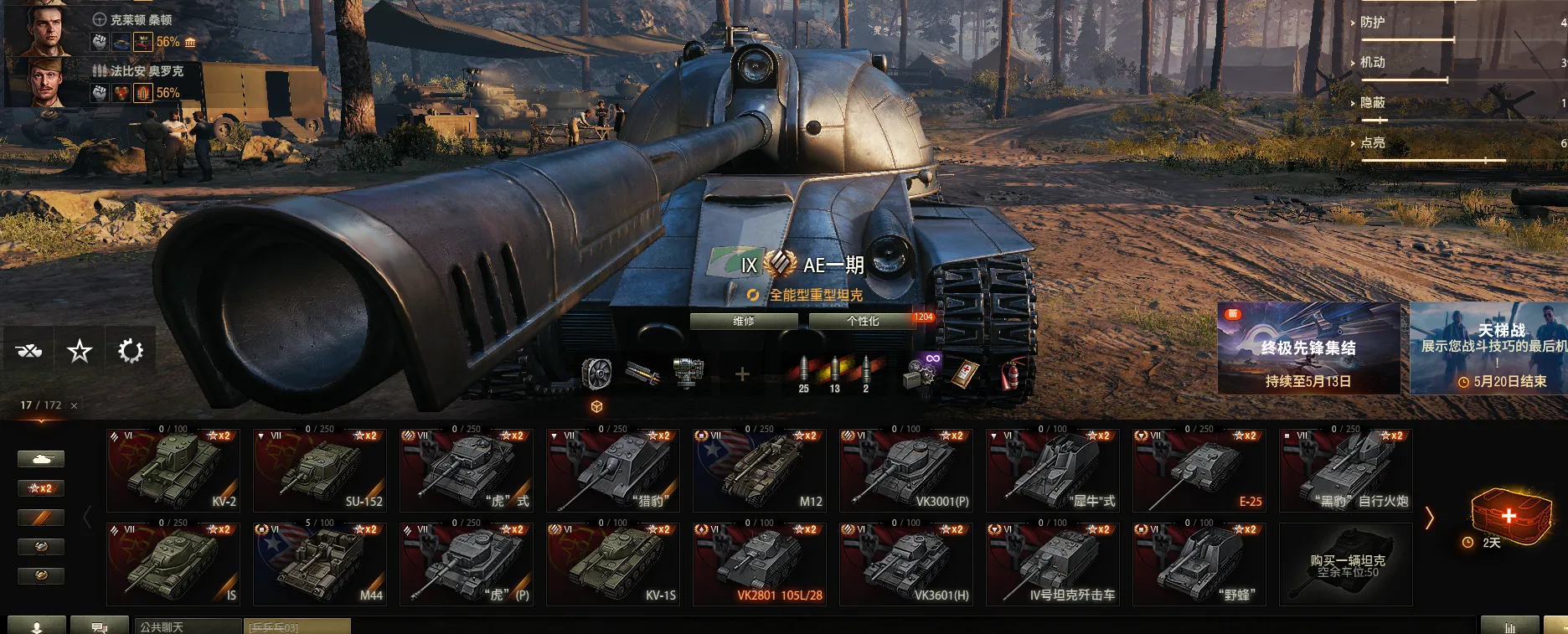The width and height of the screenshot is (1568, 634).
Task: Click the fire extinguisher consumable slot
Action: [1011, 374]
